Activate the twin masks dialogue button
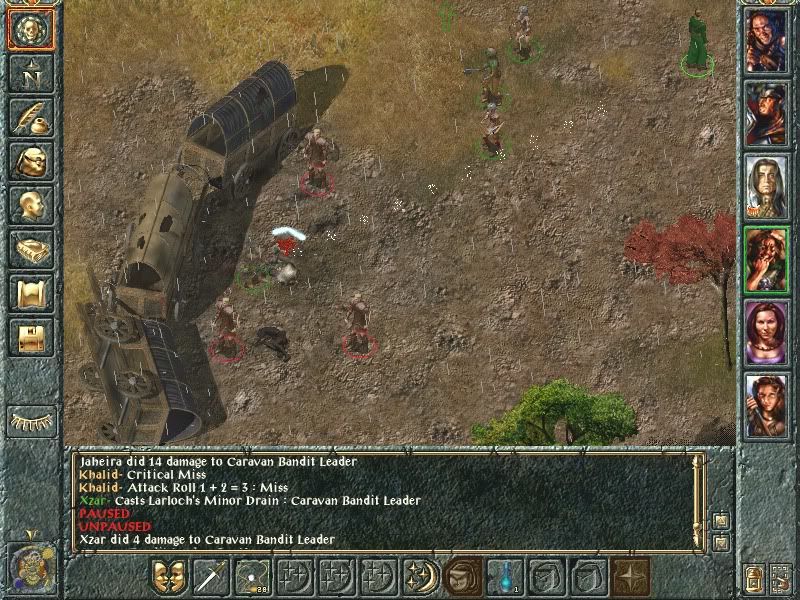This screenshot has width=800, height=600. (x=169, y=577)
